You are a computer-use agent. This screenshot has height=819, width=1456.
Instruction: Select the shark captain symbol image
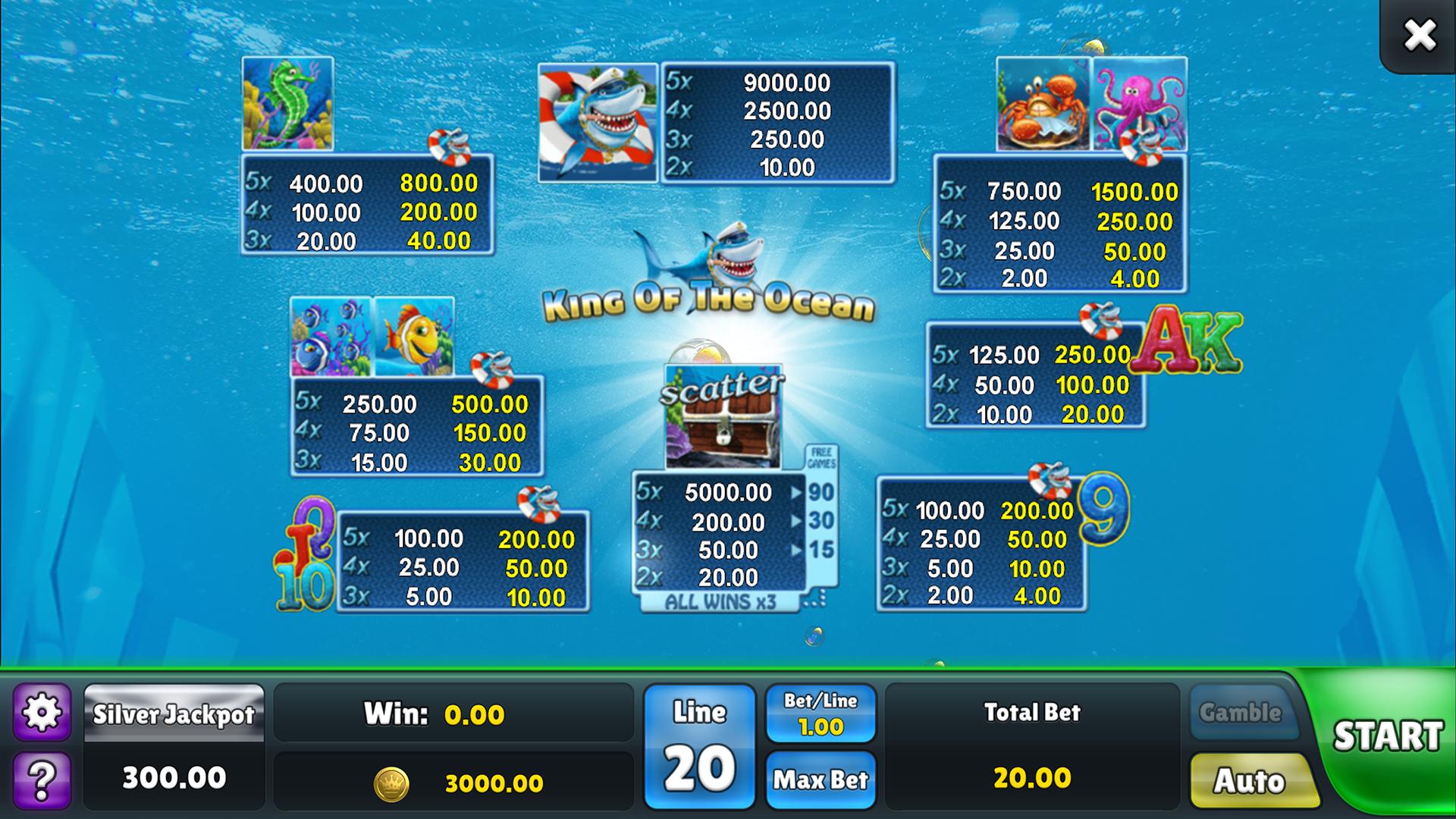[599, 121]
